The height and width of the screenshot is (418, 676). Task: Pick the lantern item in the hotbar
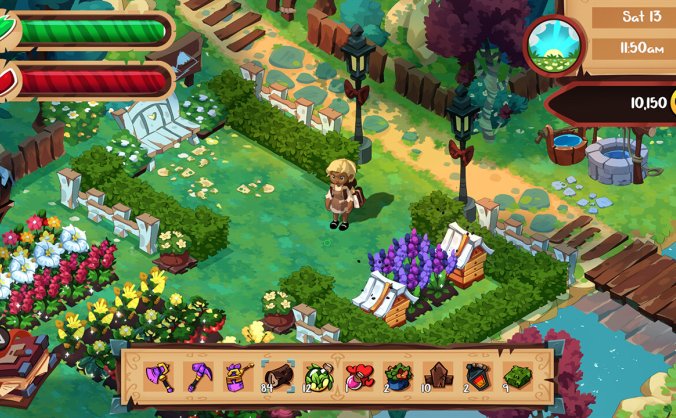pyautogui.click(x=477, y=376)
